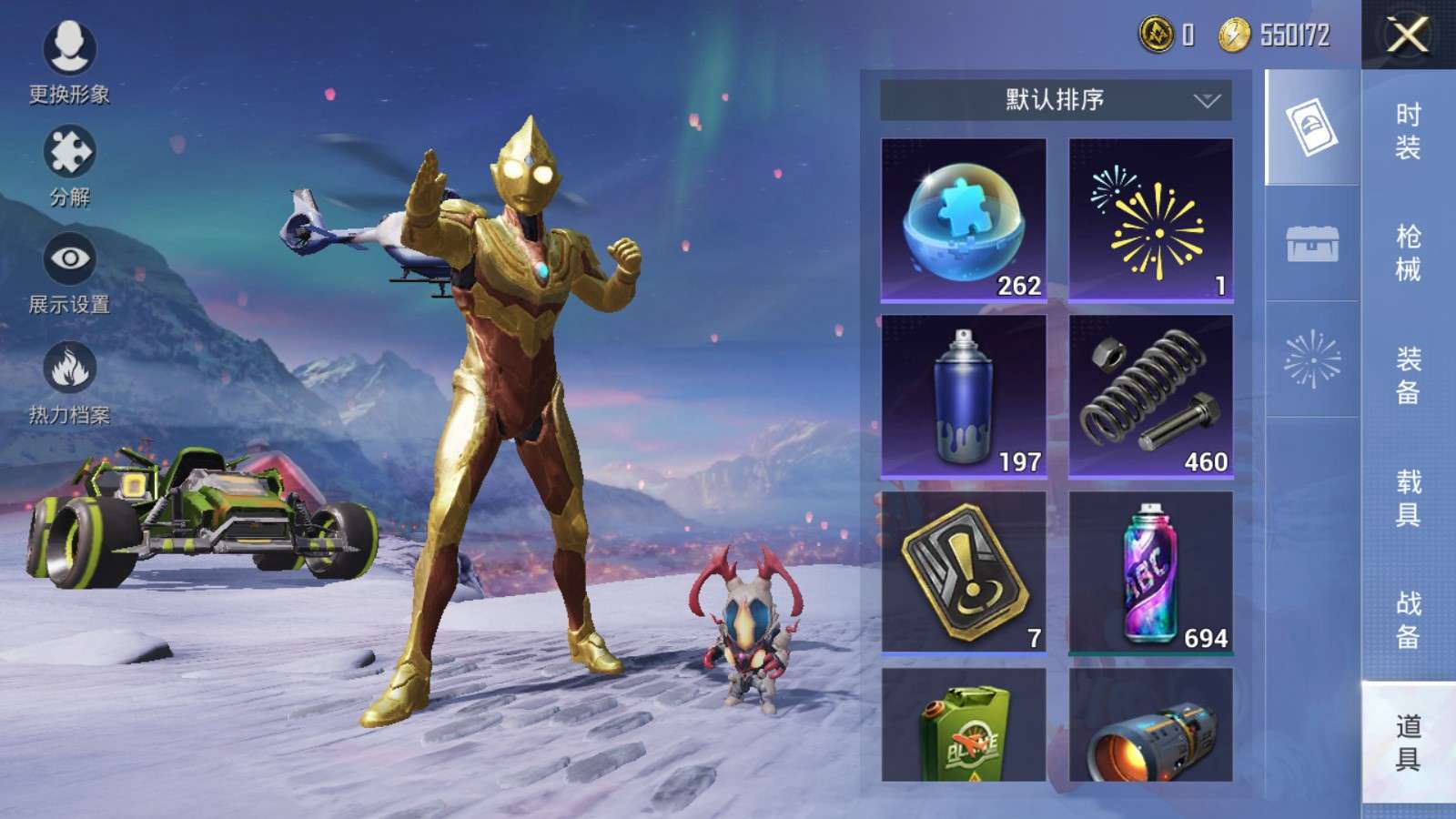
Task: Open the 载具 vehicles tab
Action: point(1408,498)
